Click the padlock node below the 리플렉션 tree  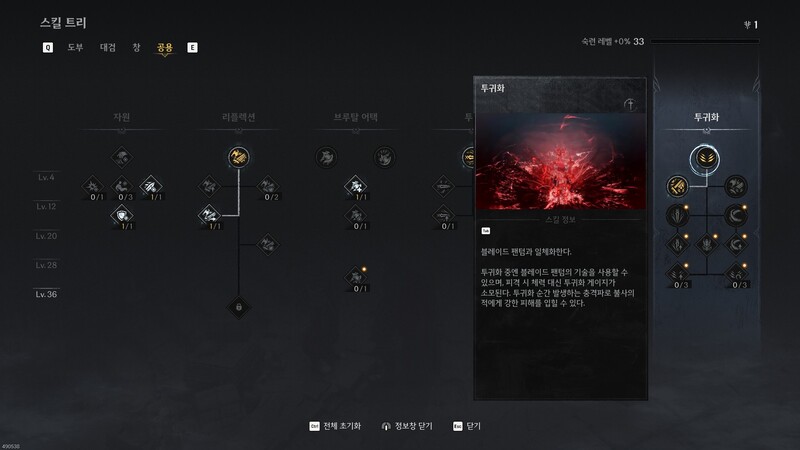[238, 307]
